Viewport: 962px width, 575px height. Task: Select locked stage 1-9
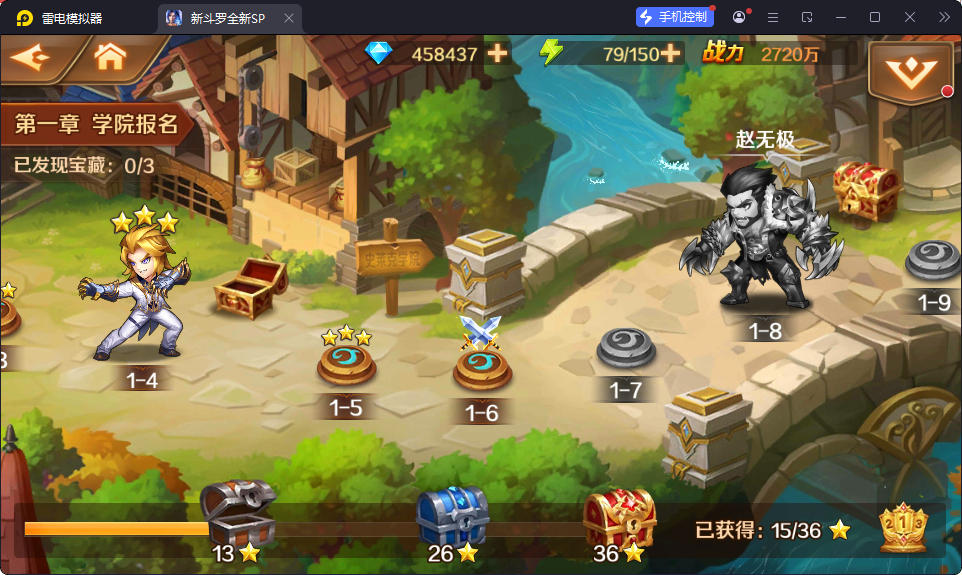[x=933, y=262]
